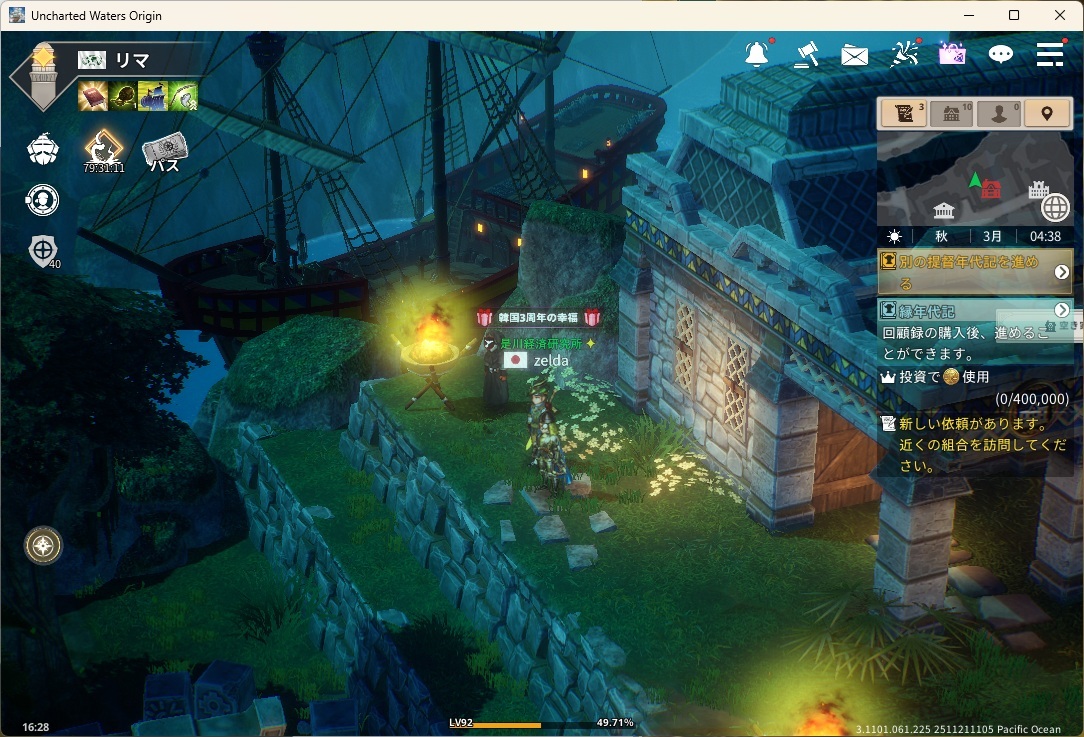Viewport: 1084px width, 737px height.
Task: Open the auction gavel icon
Action: 805,54
